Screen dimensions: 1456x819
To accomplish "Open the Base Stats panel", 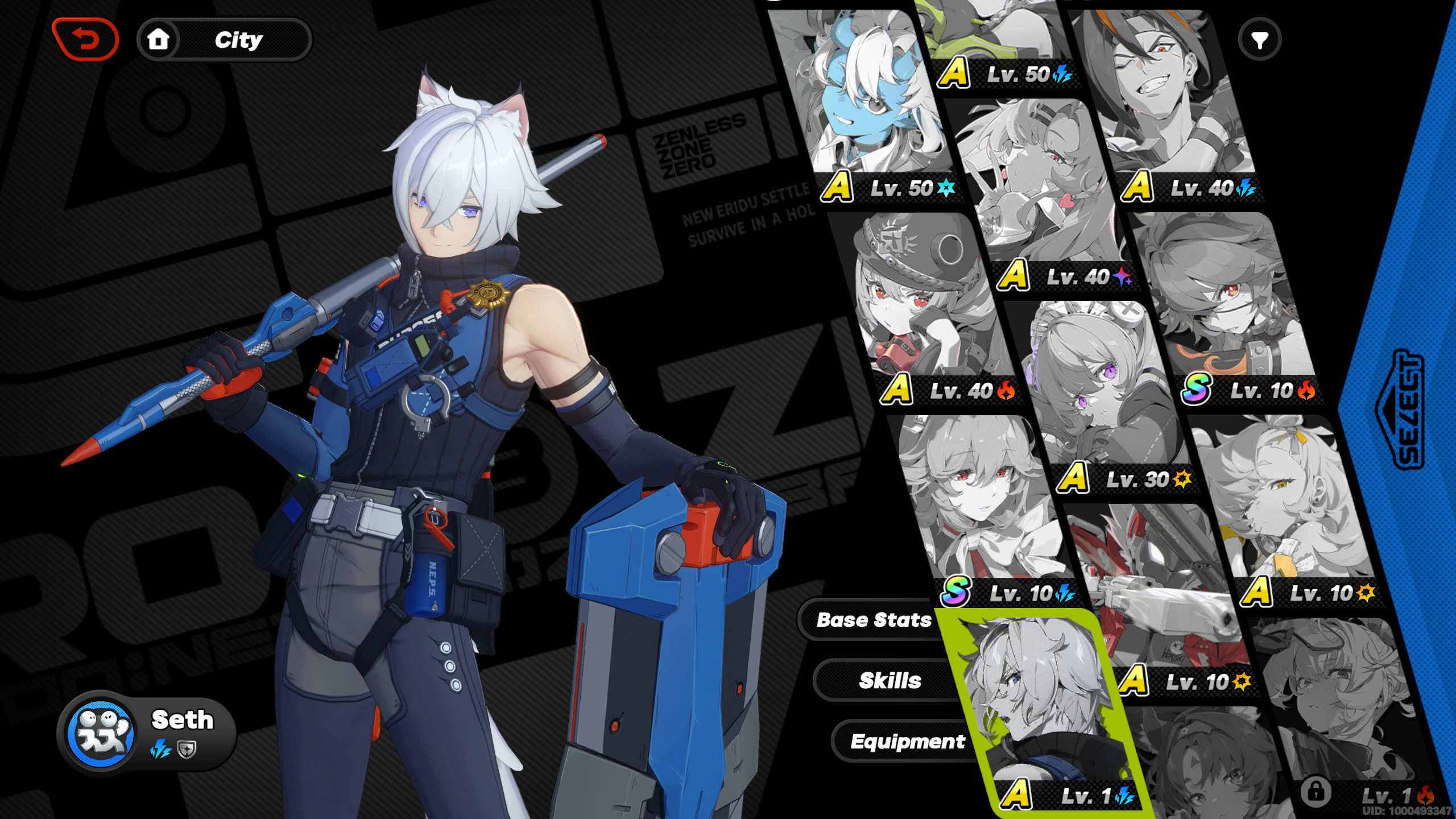I will pos(874,619).
